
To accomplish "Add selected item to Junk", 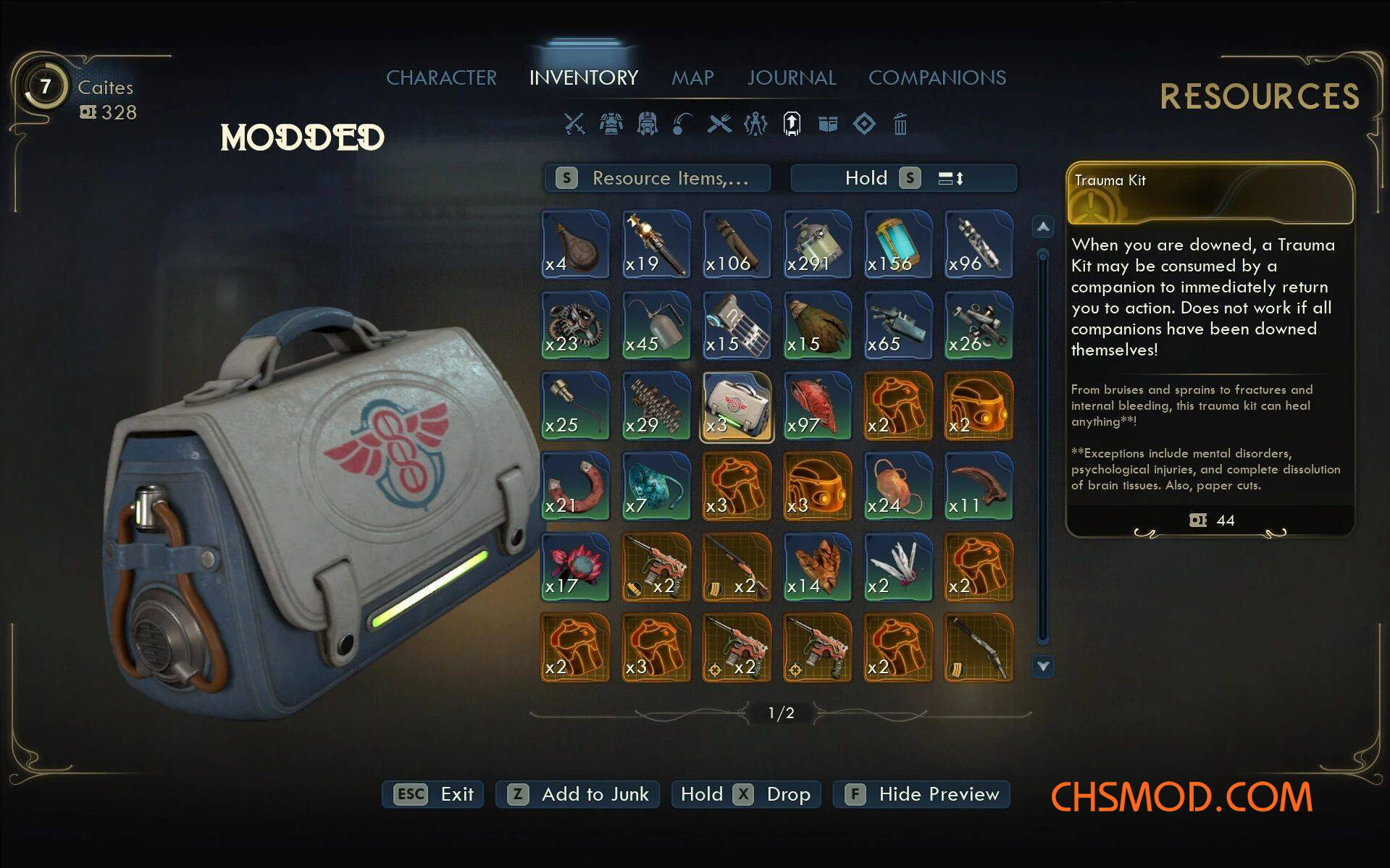I will [577, 794].
